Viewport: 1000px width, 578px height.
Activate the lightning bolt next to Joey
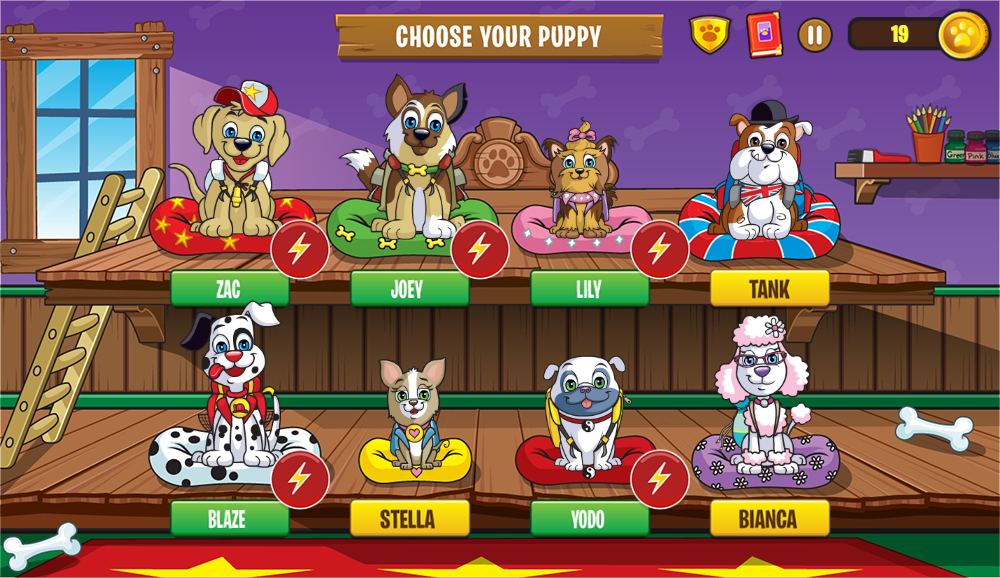click(x=480, y=249)
